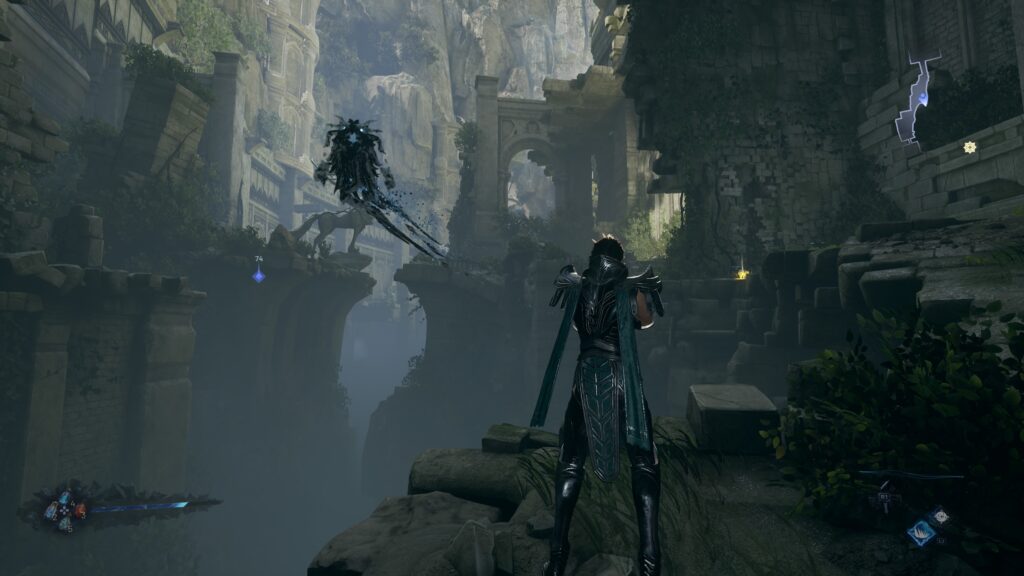Screen dimensions: 1024x576
Task: Select the red gem quick-item slot
Action: tap(81, 511)
